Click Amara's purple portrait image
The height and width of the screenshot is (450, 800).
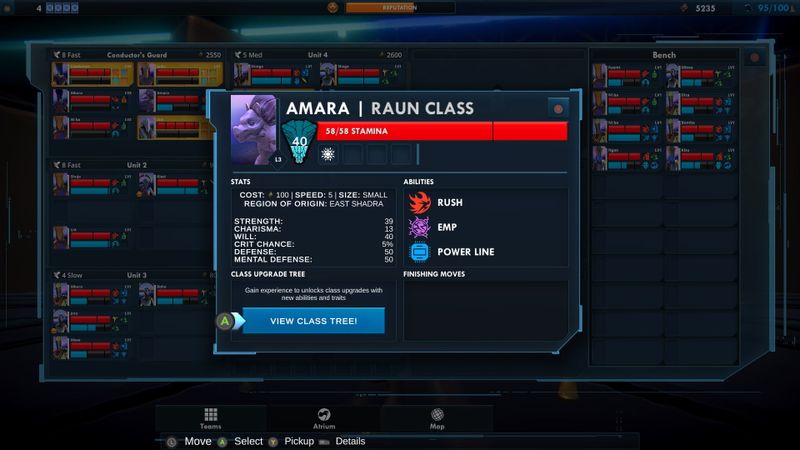254,129
